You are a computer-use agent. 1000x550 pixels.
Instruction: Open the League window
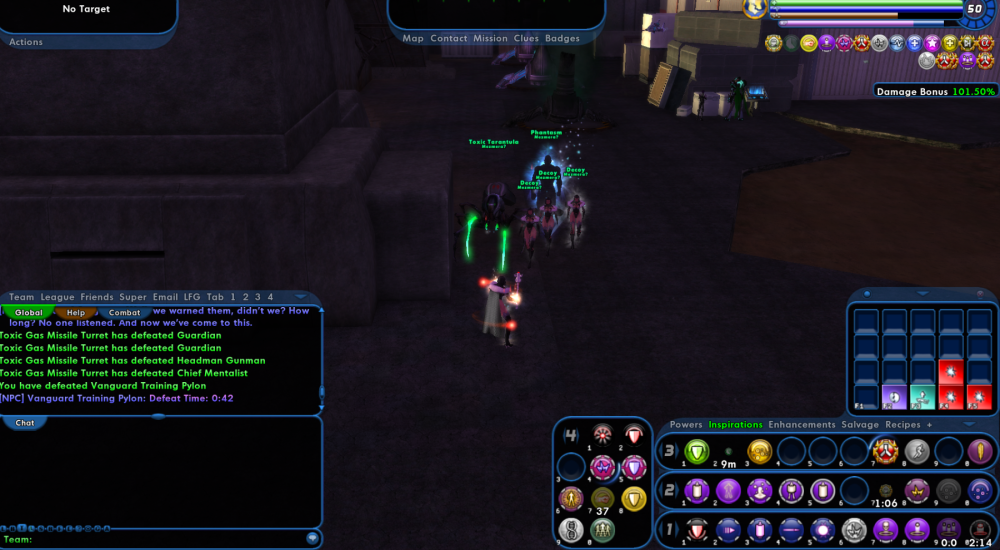click(58, 297)
